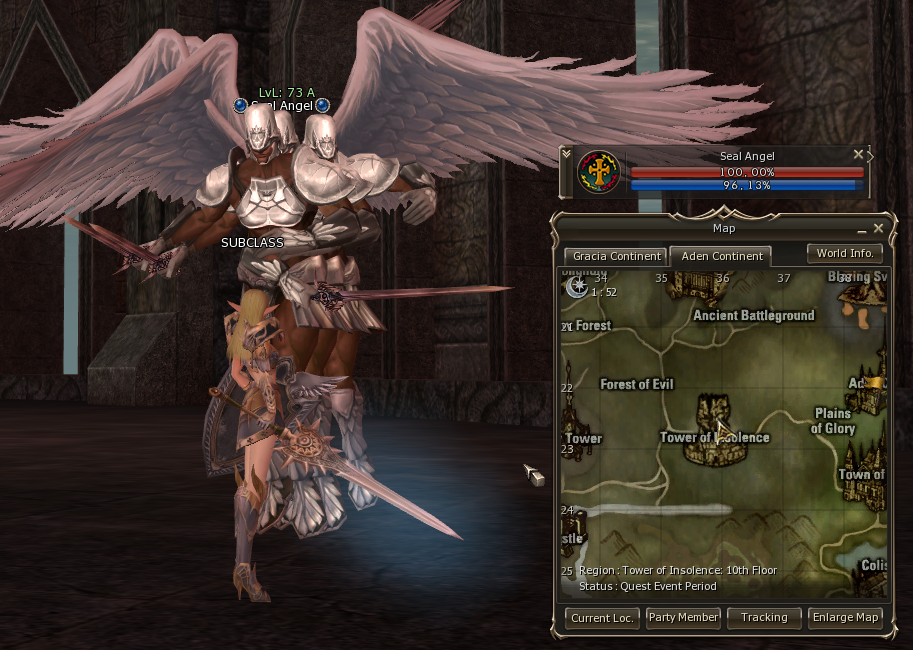This screenshot has width=913, height=650.
Task: Click the moon time icon on map
Action: coord(576,287)
